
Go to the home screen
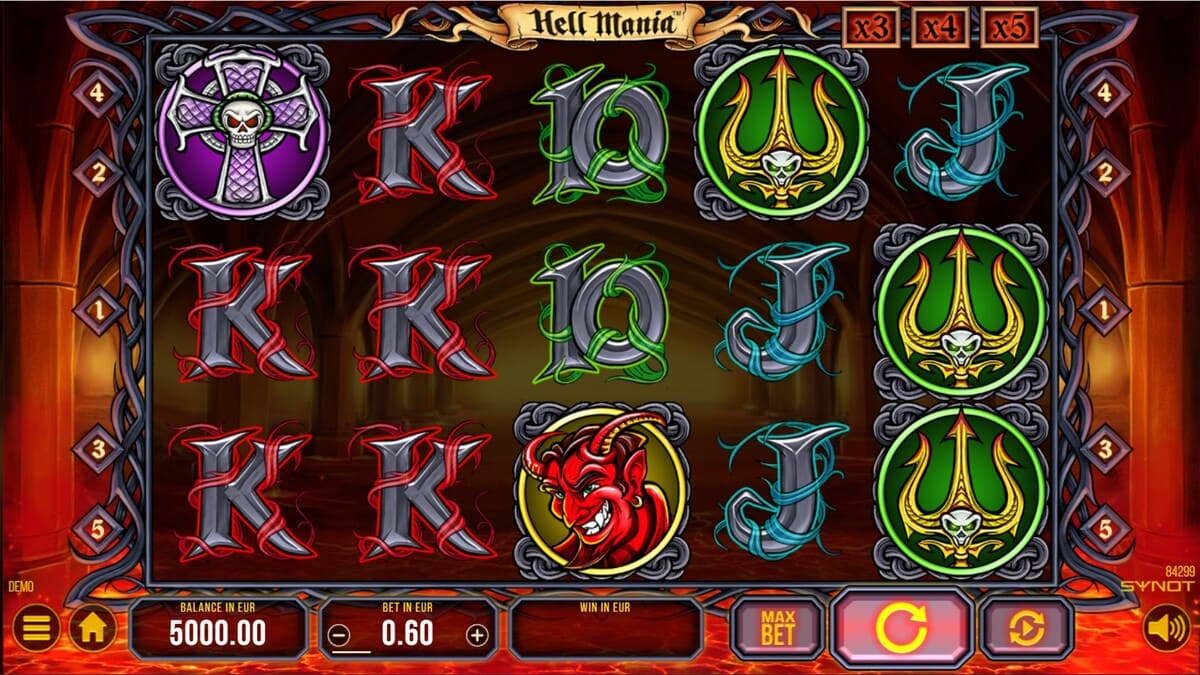point(93,629)
